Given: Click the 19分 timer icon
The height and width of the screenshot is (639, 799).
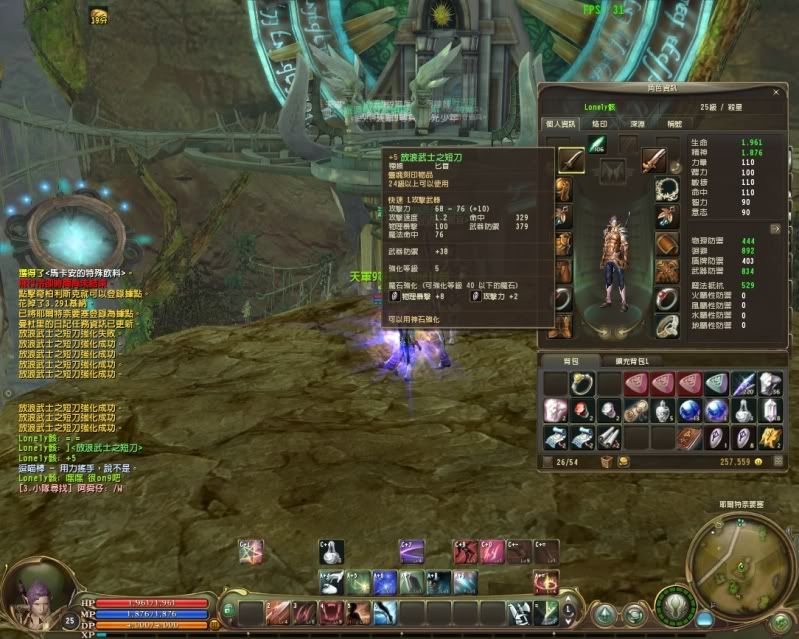Looking at the screenshot, I should [x=100, y=16].
